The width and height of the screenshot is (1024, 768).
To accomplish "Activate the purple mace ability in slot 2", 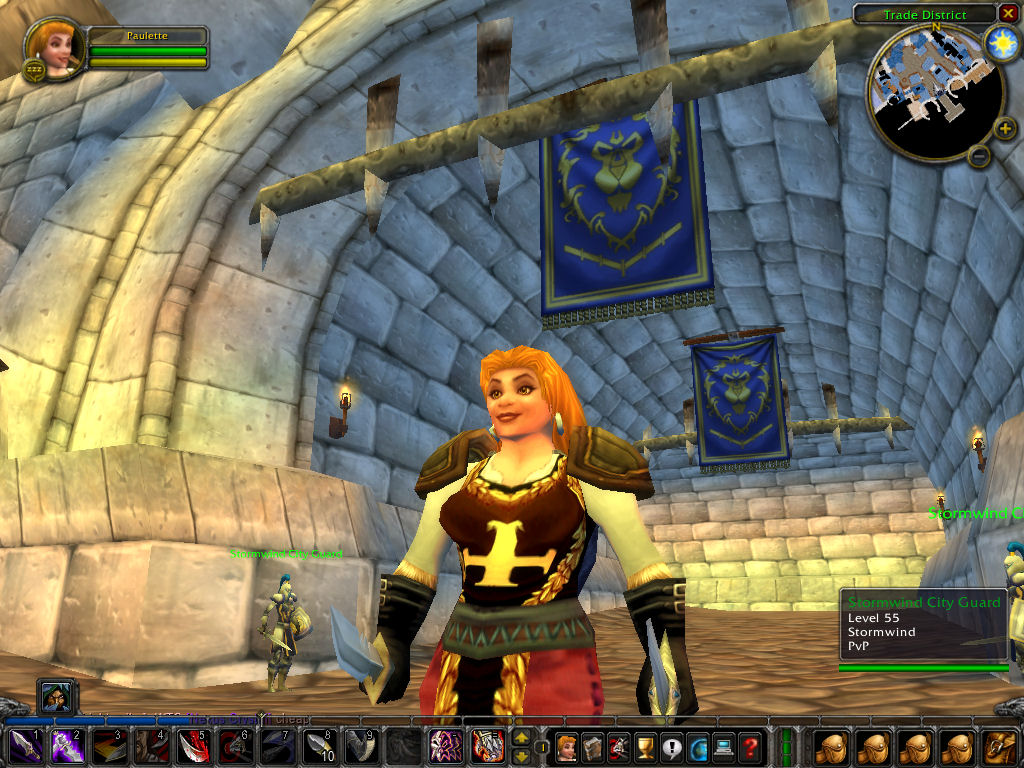I will [68, 747].
